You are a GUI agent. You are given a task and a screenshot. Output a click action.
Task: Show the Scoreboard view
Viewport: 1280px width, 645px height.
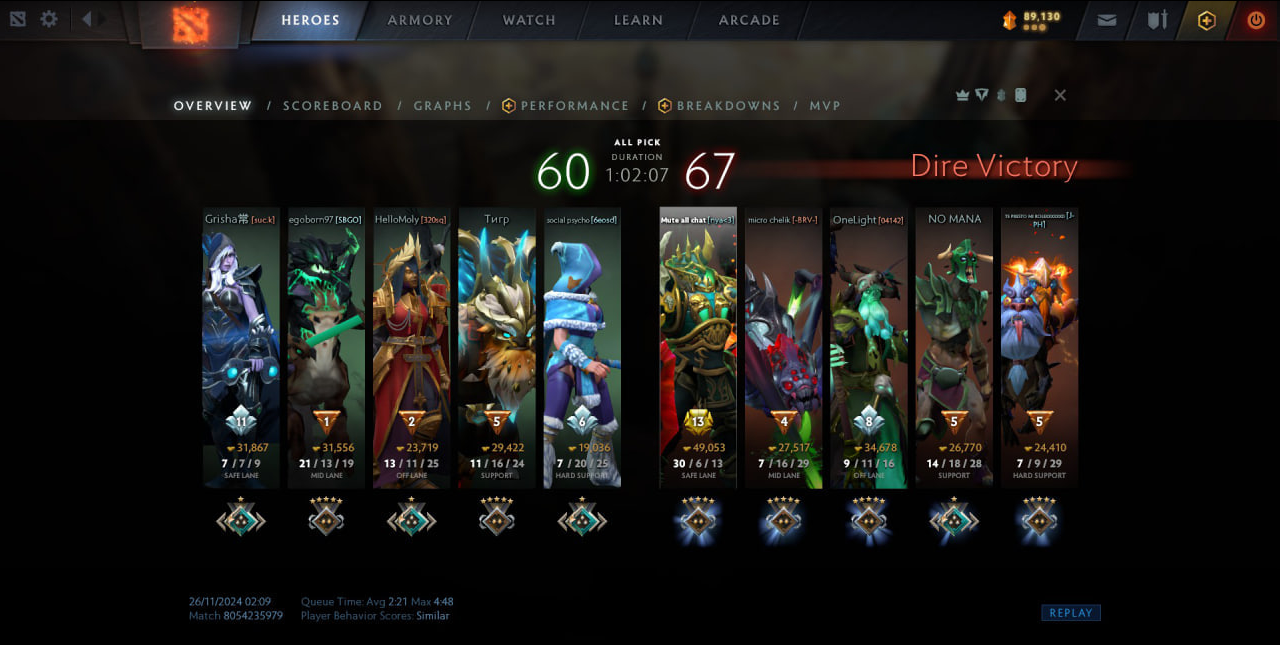pyautogui.click(x=332, y=106)
